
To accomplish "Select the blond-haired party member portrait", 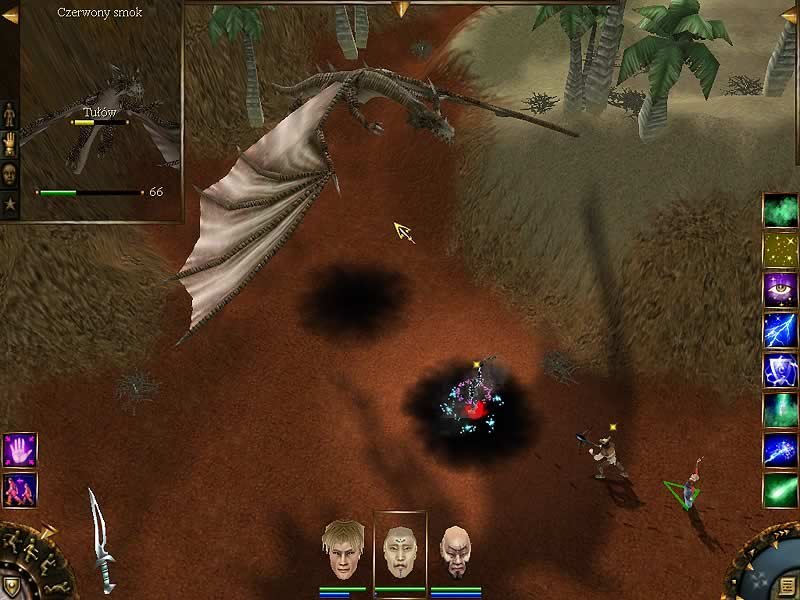I will click(342, 549).
